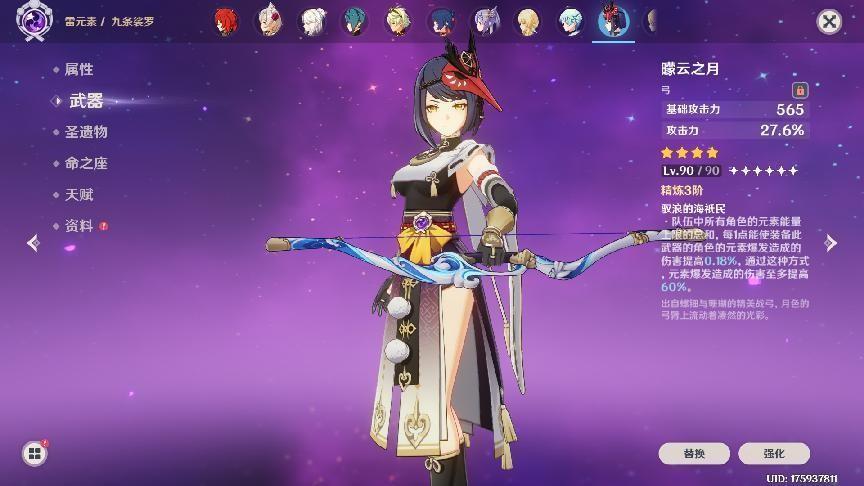The width and height of the screenshot is (864, 486).
Task: Click the 强化 enhance weapon button
Action: [x=773, y=453]
